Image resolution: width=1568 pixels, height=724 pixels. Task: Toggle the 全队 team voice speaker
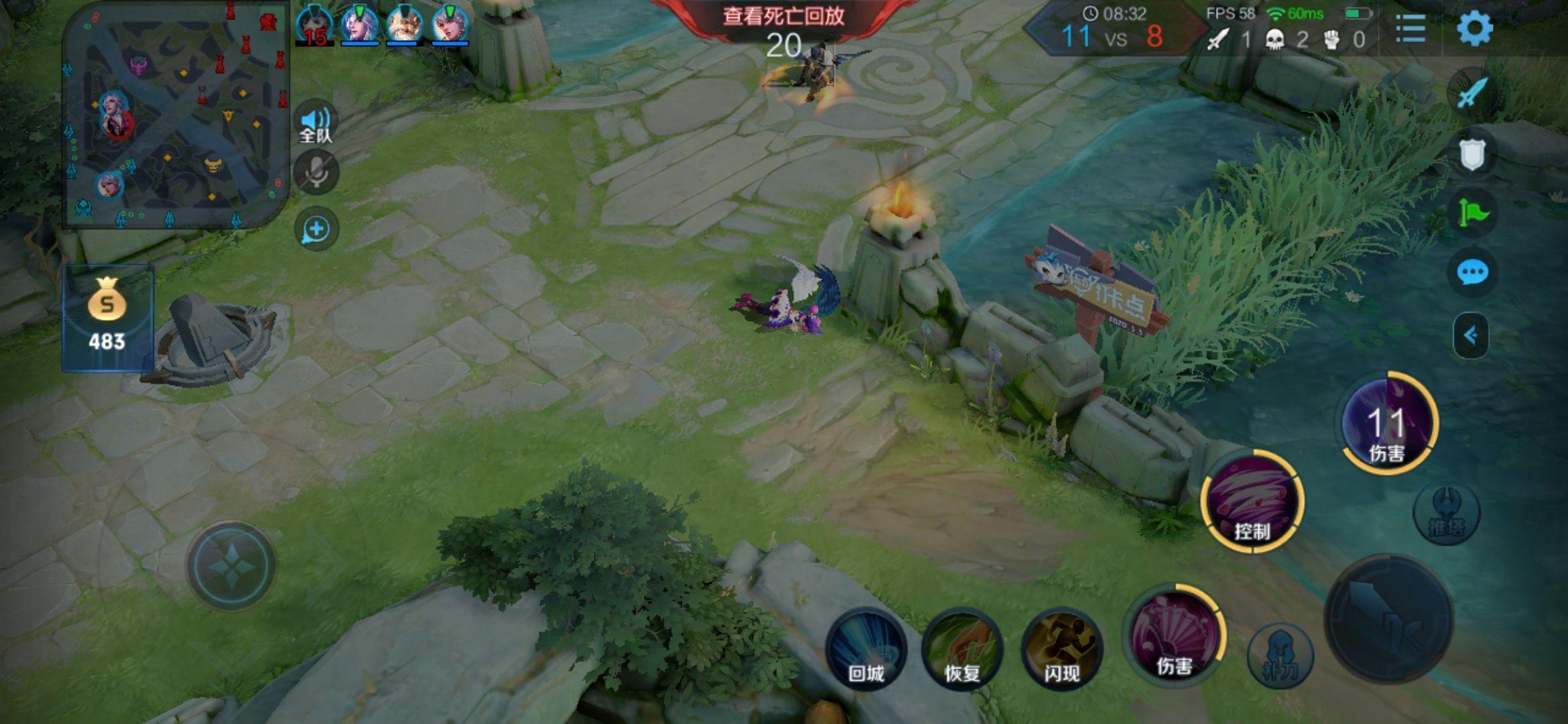(316, 123)
